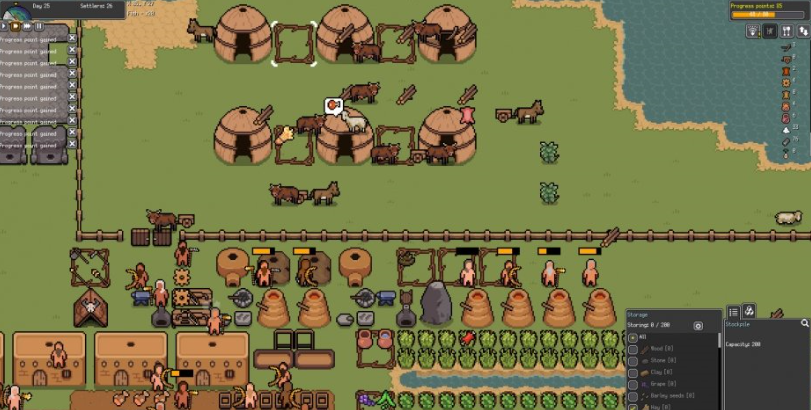This screenshot has height=410, width=811.
Task: Activate the fast-forward speed button
Action: click(x=28, y=26)
